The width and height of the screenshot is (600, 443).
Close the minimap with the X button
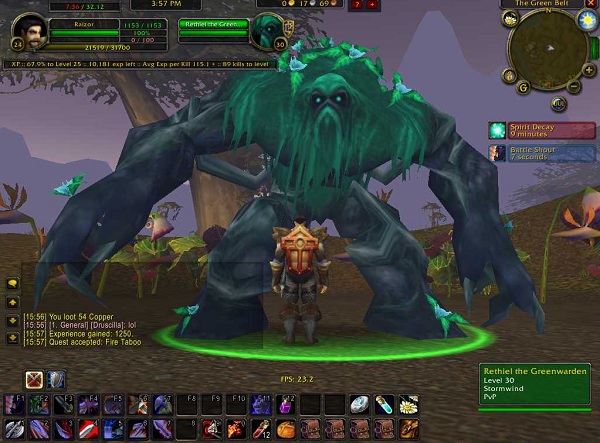click(x=588, y=4)
